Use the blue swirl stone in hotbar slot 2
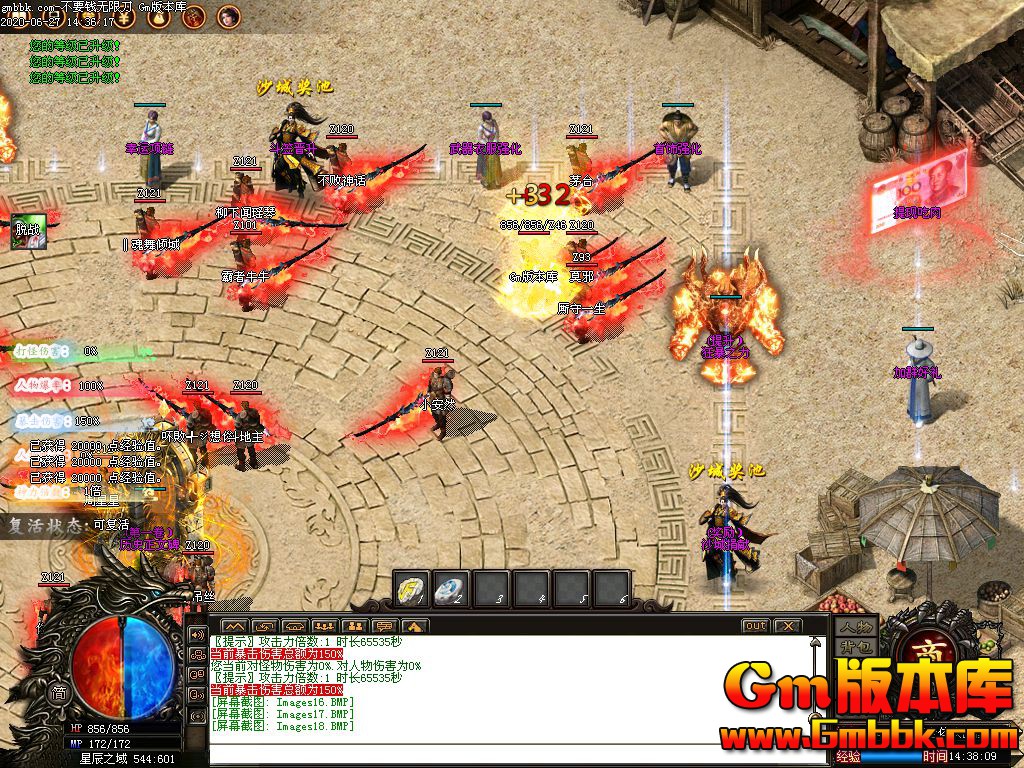Screen dimensions: 1024x768 pyautogui.click(x=451, y=588)
